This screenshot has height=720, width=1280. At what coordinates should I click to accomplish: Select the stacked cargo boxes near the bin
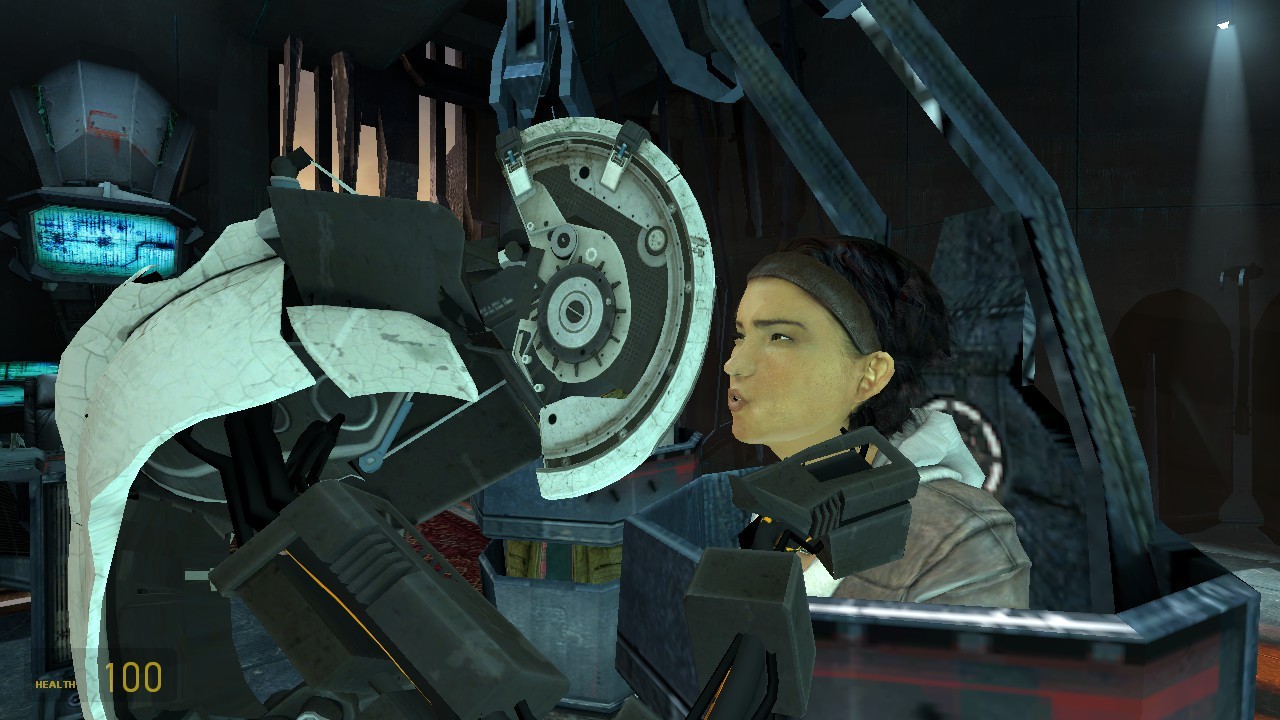[x=560, y=560]
